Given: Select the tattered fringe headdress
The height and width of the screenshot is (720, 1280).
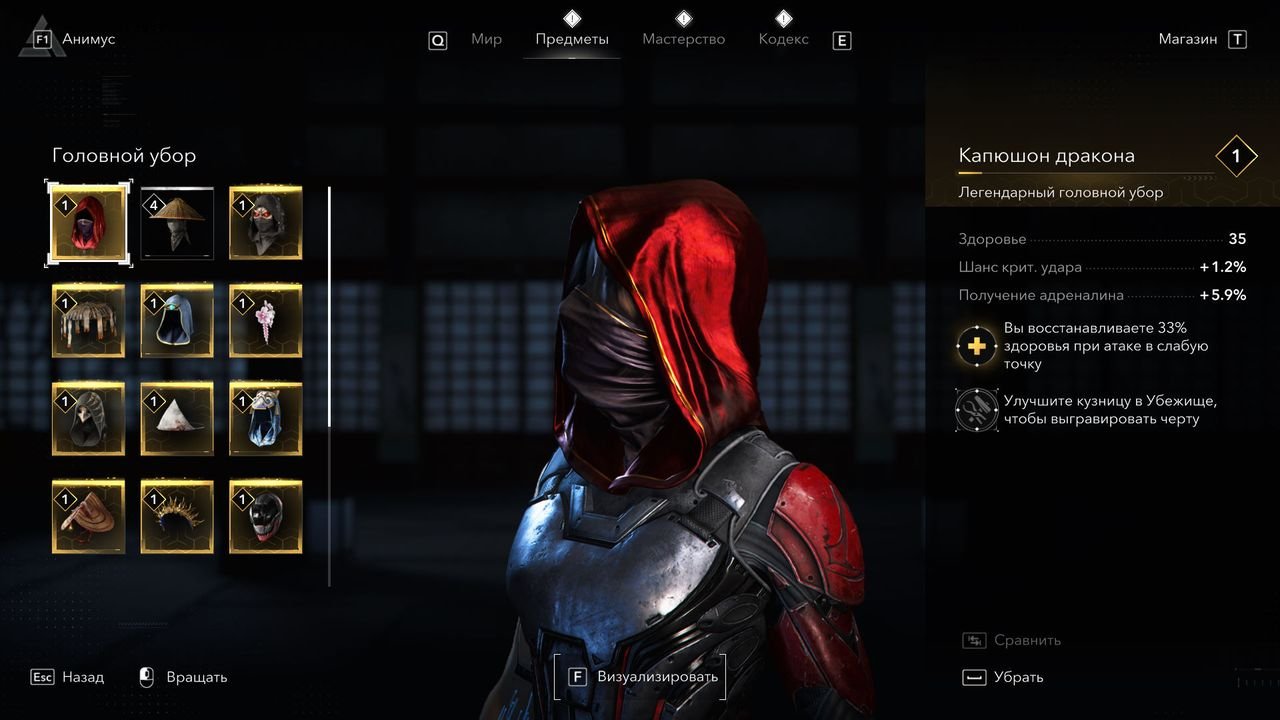Looking at the screenshot, I should pos(89,321).
